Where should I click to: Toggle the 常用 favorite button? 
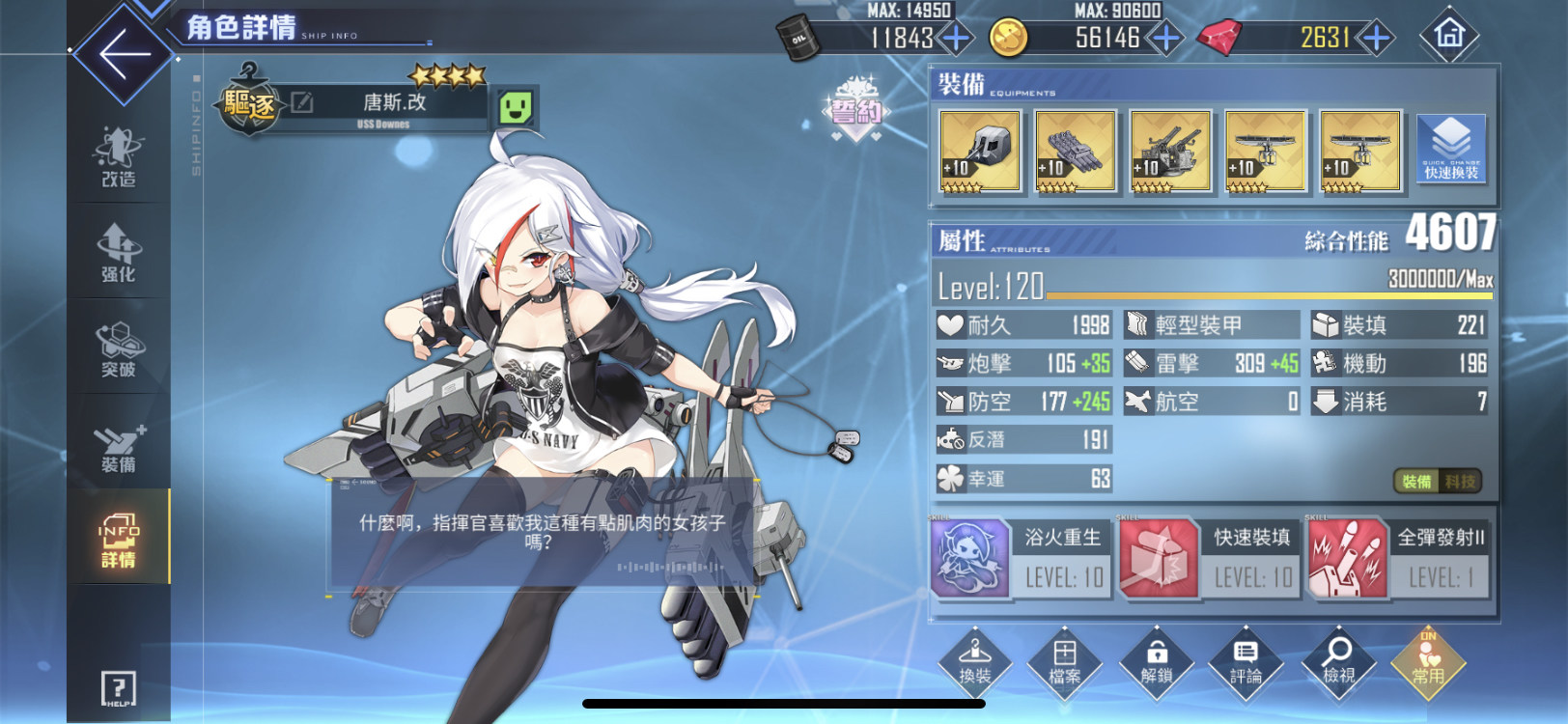1428,663
